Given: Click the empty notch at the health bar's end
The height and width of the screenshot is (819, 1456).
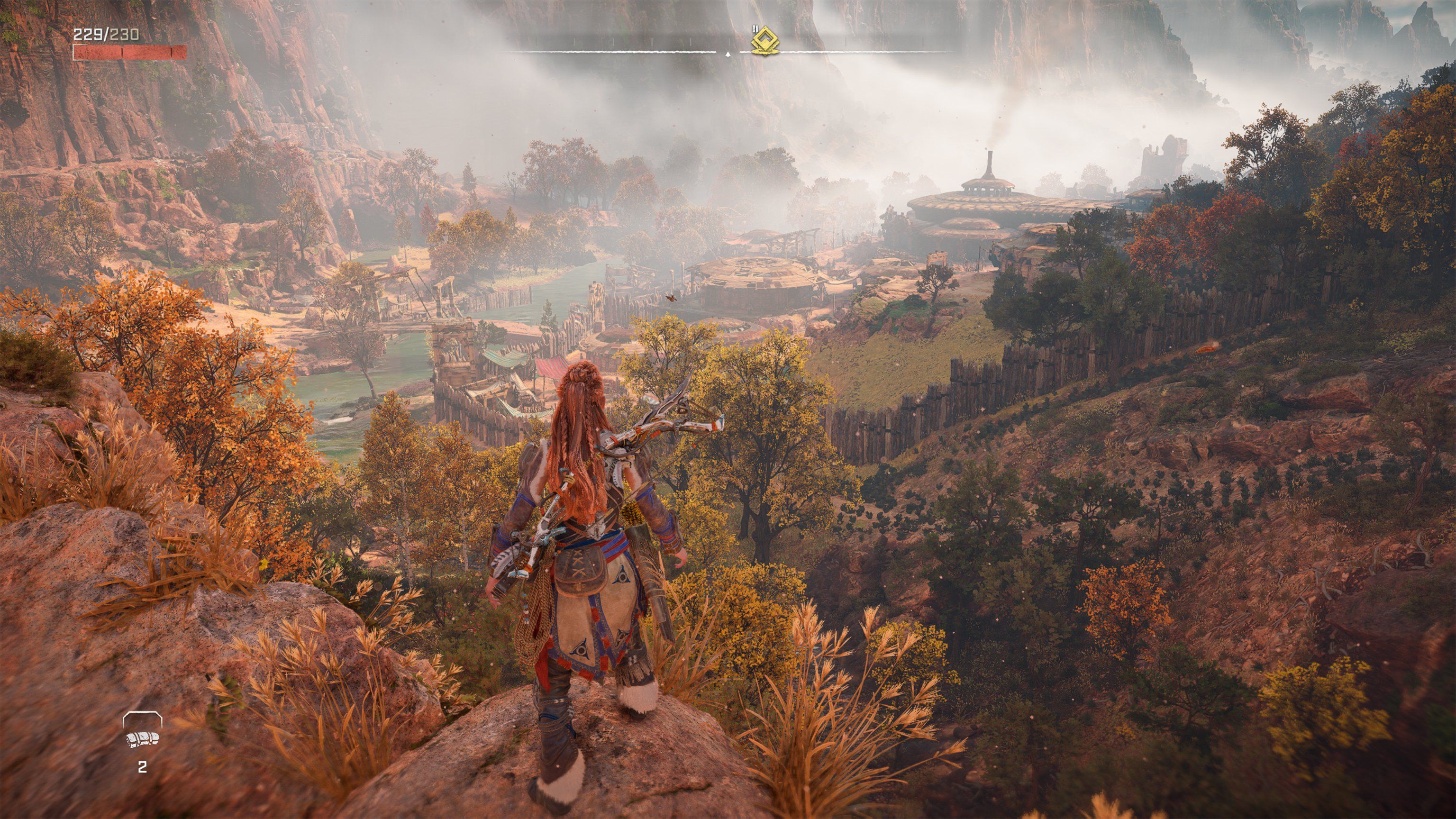Looking at the screenshot, I should pos(185,54).
